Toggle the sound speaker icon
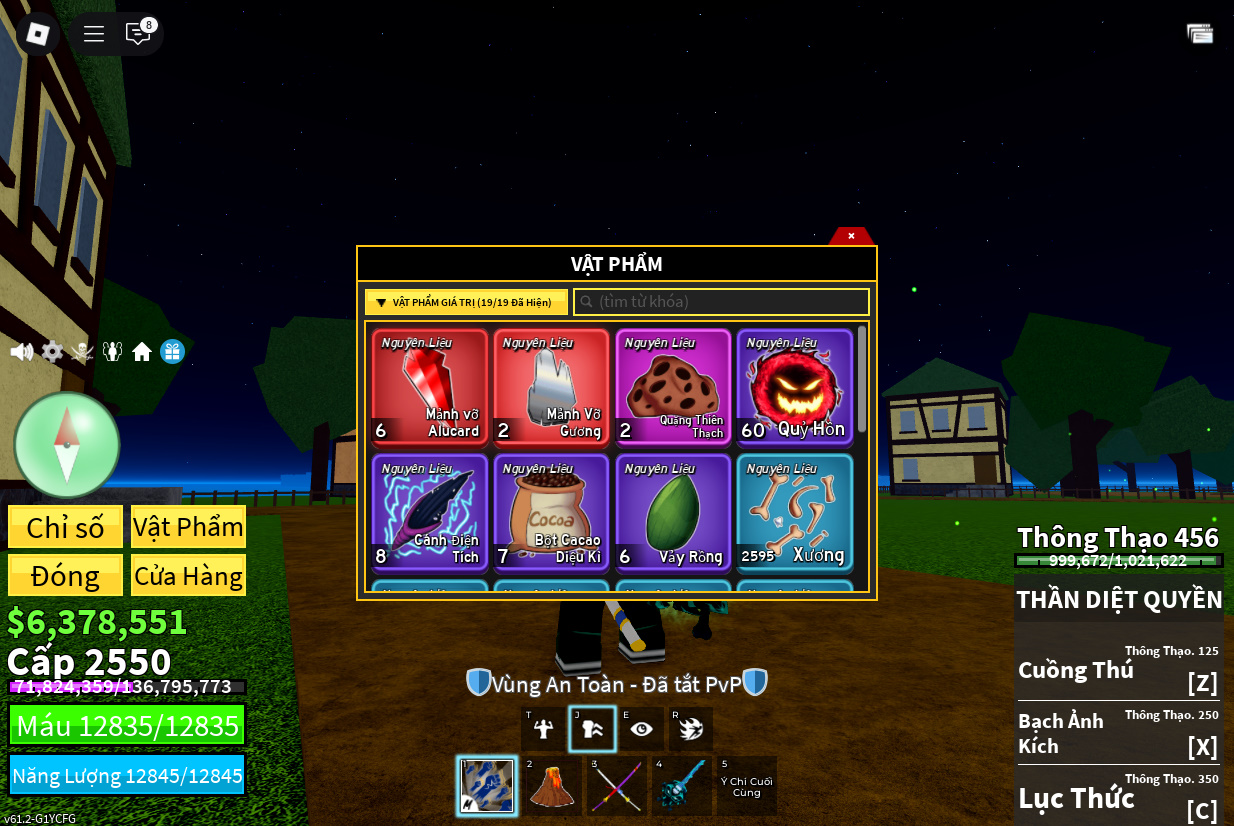 [22, 352]
